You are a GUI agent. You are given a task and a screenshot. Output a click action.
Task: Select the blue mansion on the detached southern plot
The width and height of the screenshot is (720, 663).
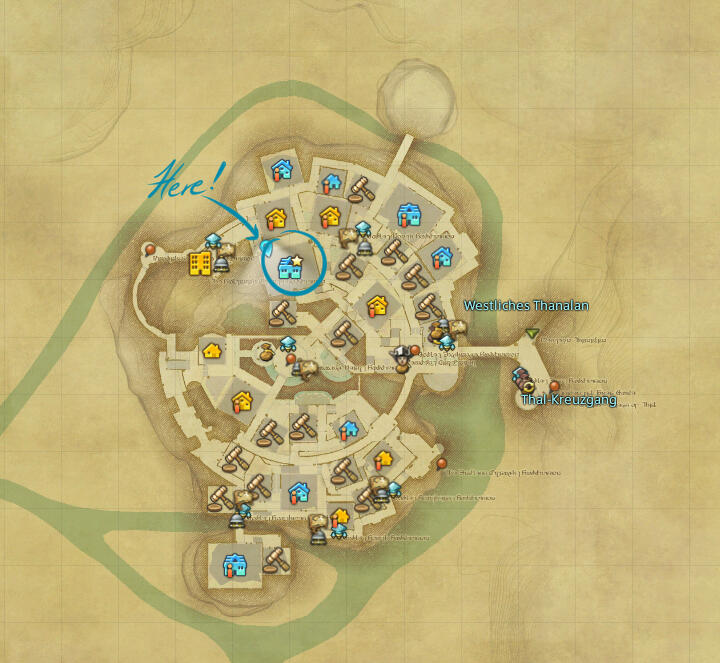coord(235,564)
